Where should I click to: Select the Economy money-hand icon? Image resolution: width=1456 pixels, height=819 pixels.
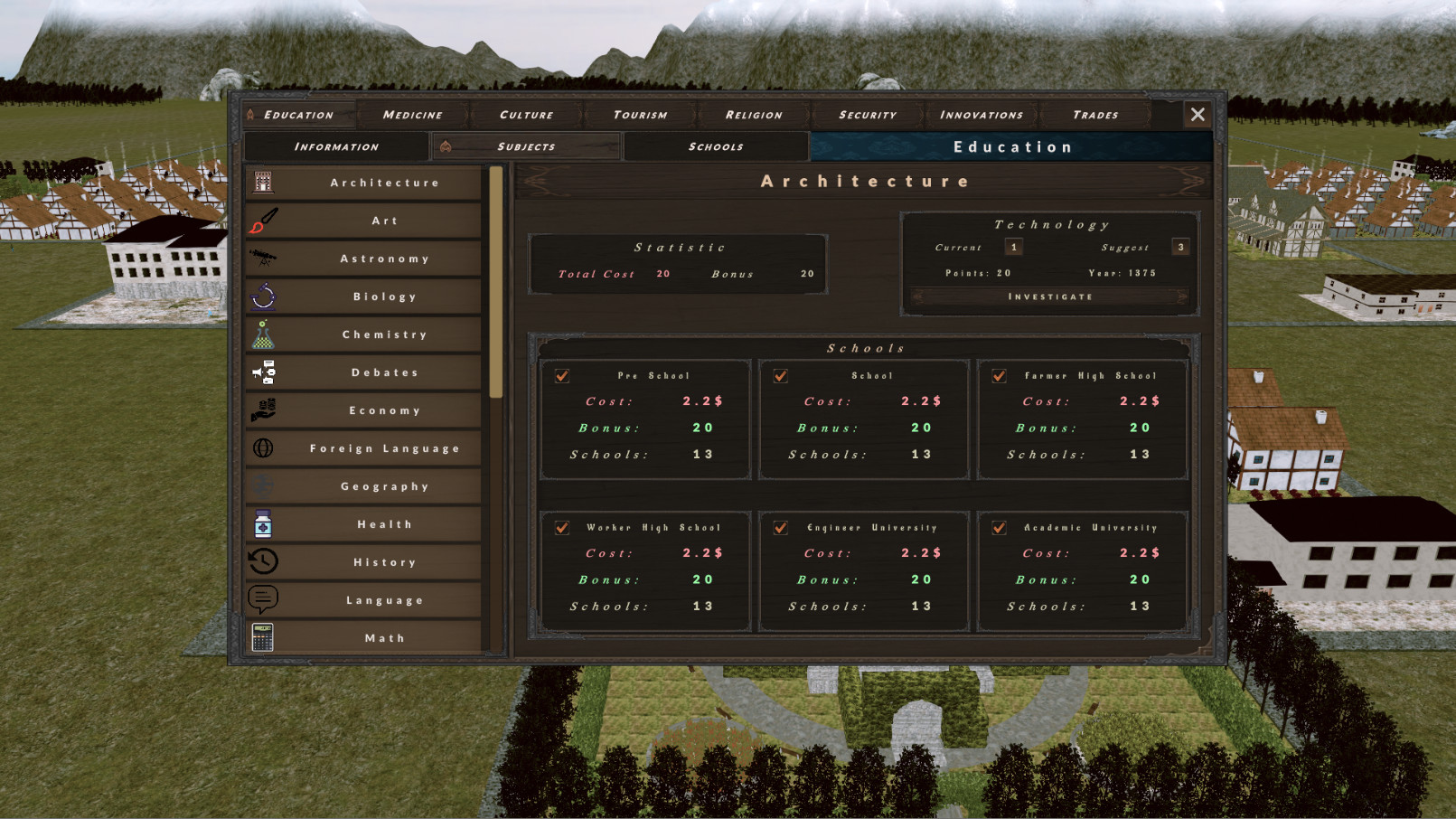pyautogui.click(x=263, y=409)
